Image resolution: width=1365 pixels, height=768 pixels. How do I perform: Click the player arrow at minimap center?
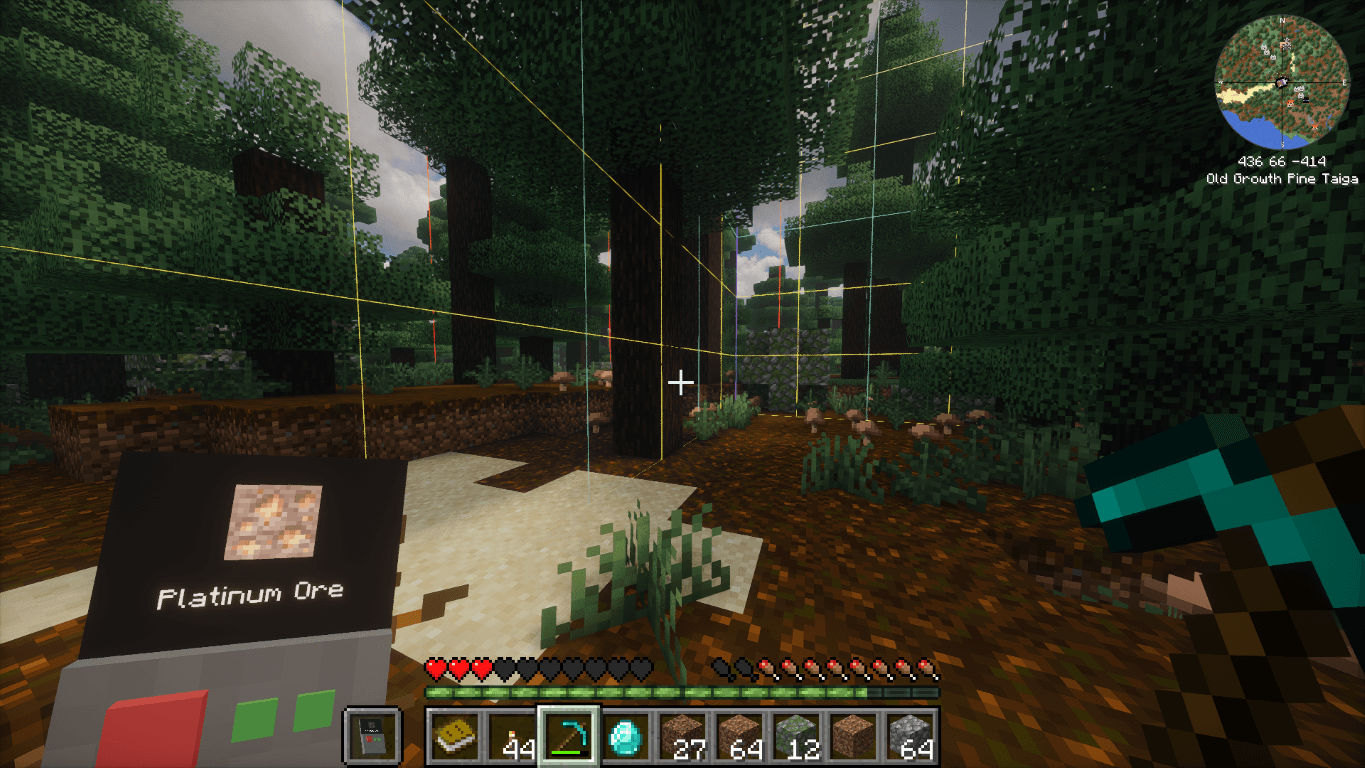pyautogui.click(x=1283, y=82)
